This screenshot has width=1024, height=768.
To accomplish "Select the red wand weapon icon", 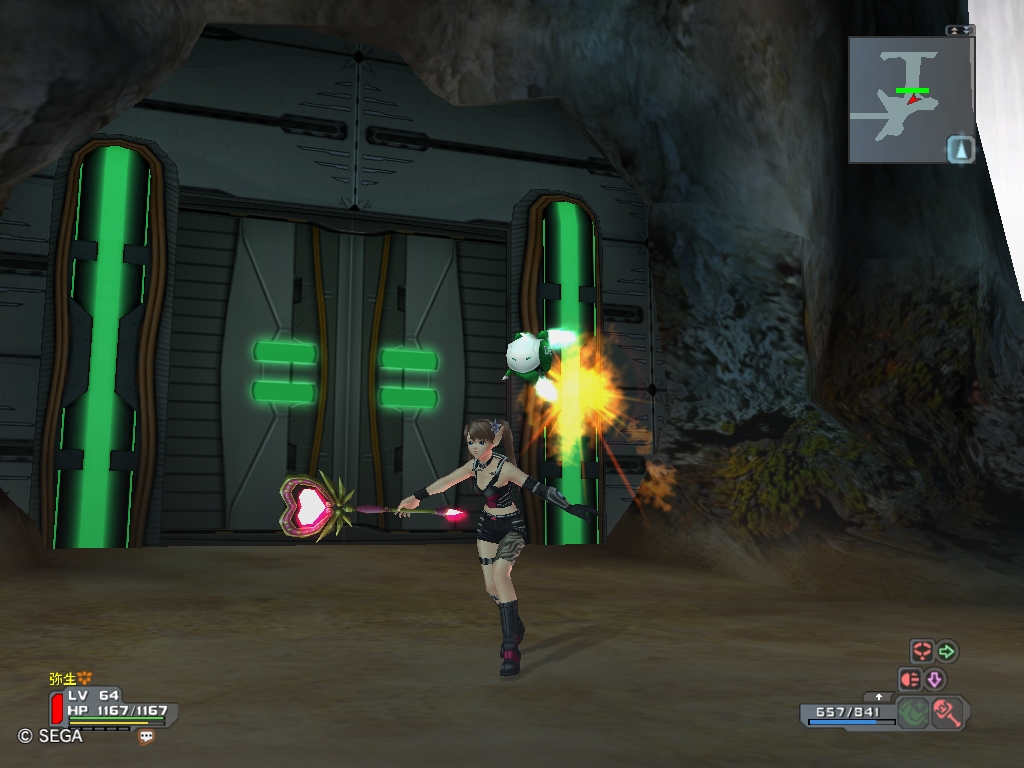I will 945,713.
